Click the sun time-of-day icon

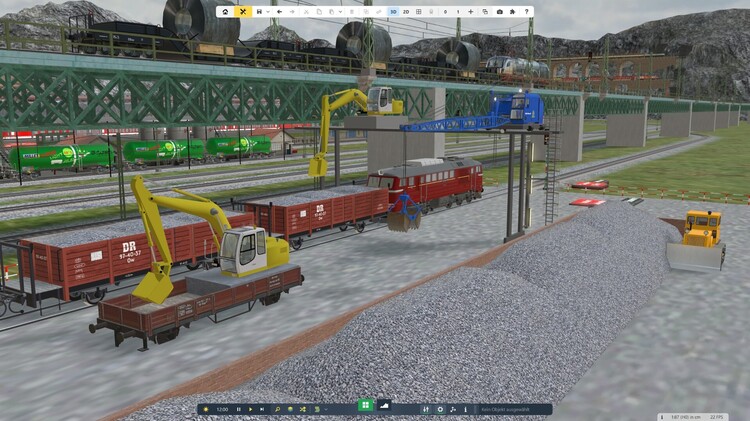206,409
